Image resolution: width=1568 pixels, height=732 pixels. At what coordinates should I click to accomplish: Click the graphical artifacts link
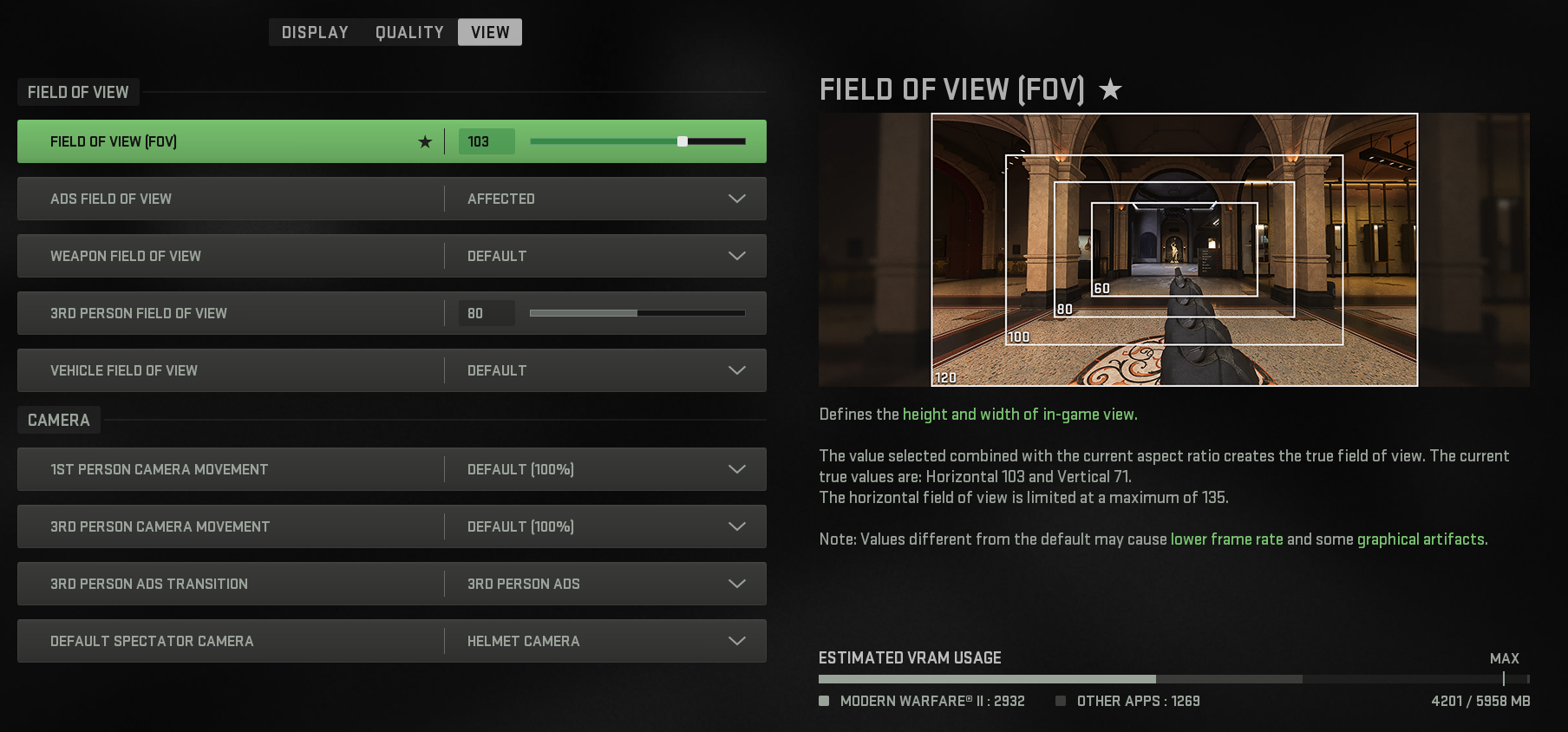[x=1421, y=539]
